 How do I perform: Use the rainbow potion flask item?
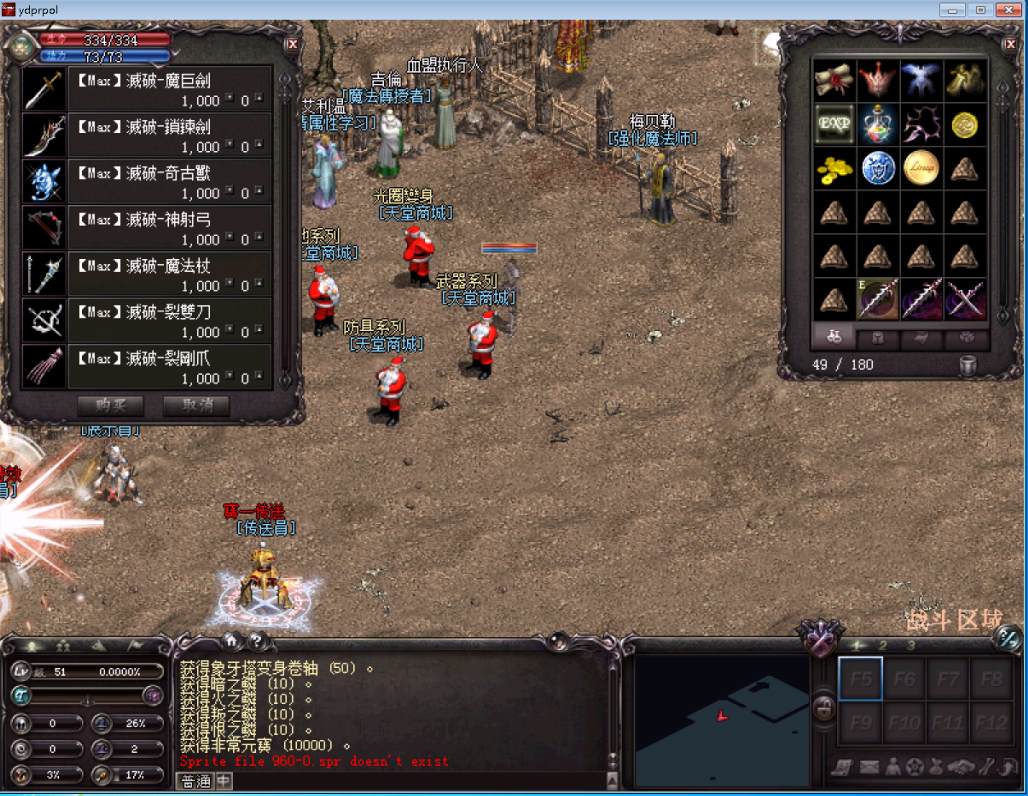click(878, 124)
